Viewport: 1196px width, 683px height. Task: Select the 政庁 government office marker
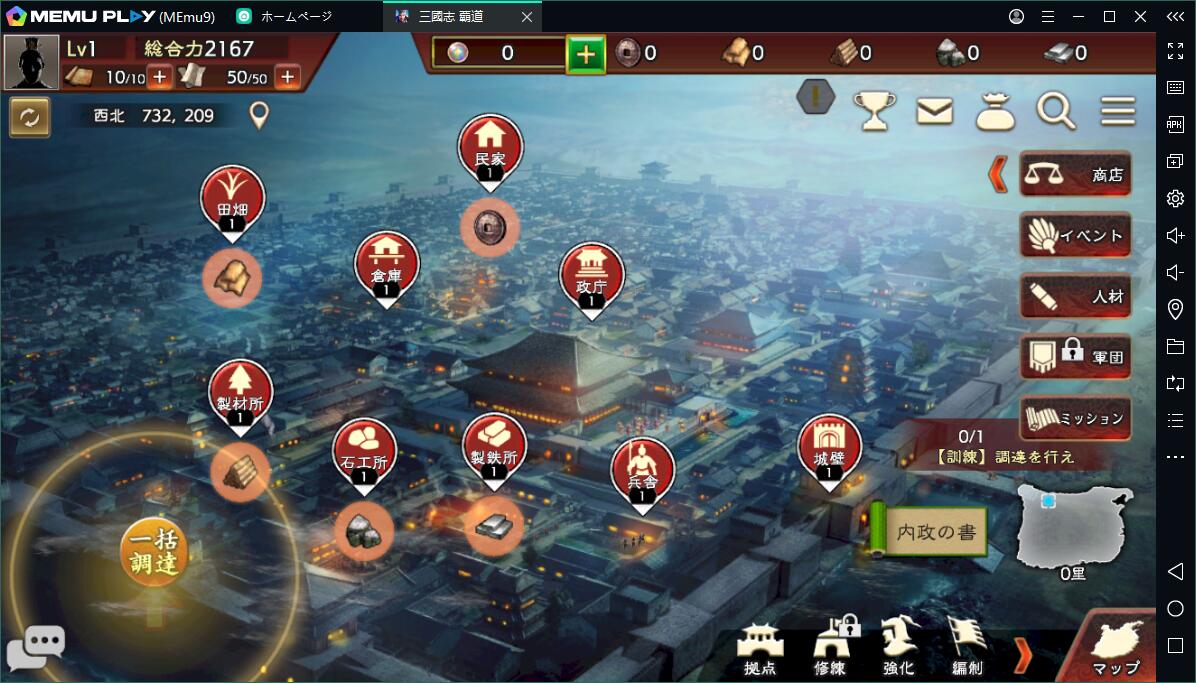click(592, 277)
